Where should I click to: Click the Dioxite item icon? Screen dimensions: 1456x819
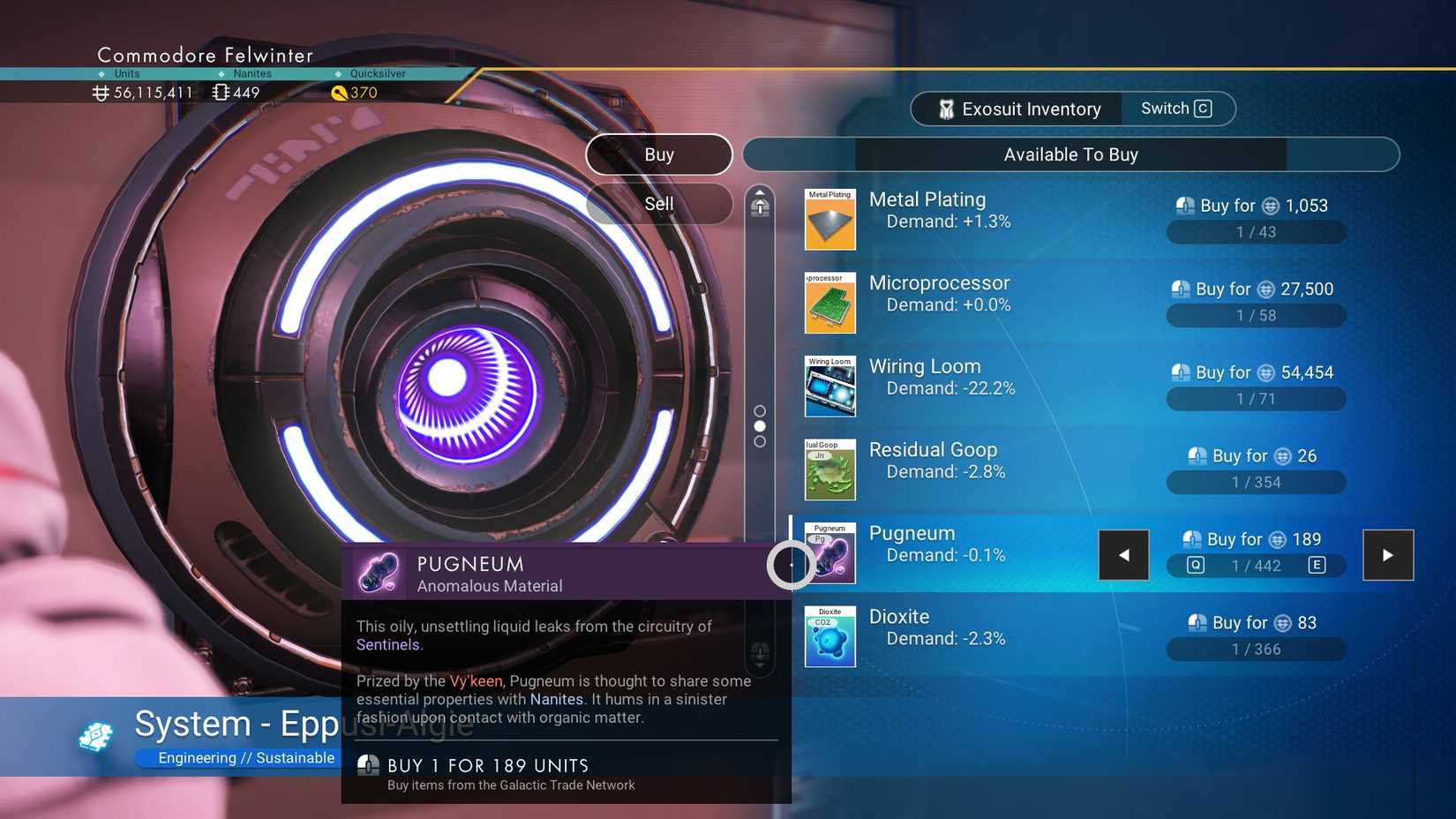click(829, 635)
